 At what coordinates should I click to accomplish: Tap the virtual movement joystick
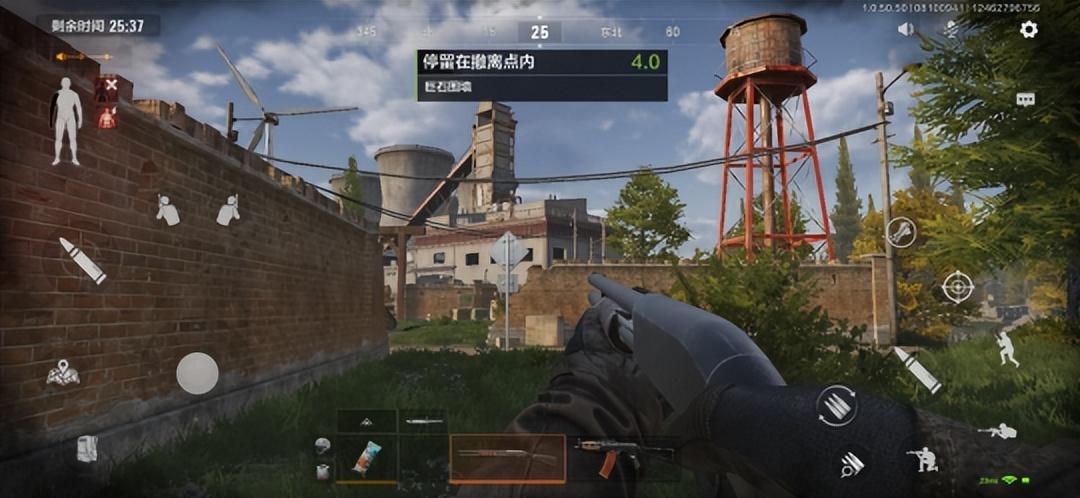197,373
